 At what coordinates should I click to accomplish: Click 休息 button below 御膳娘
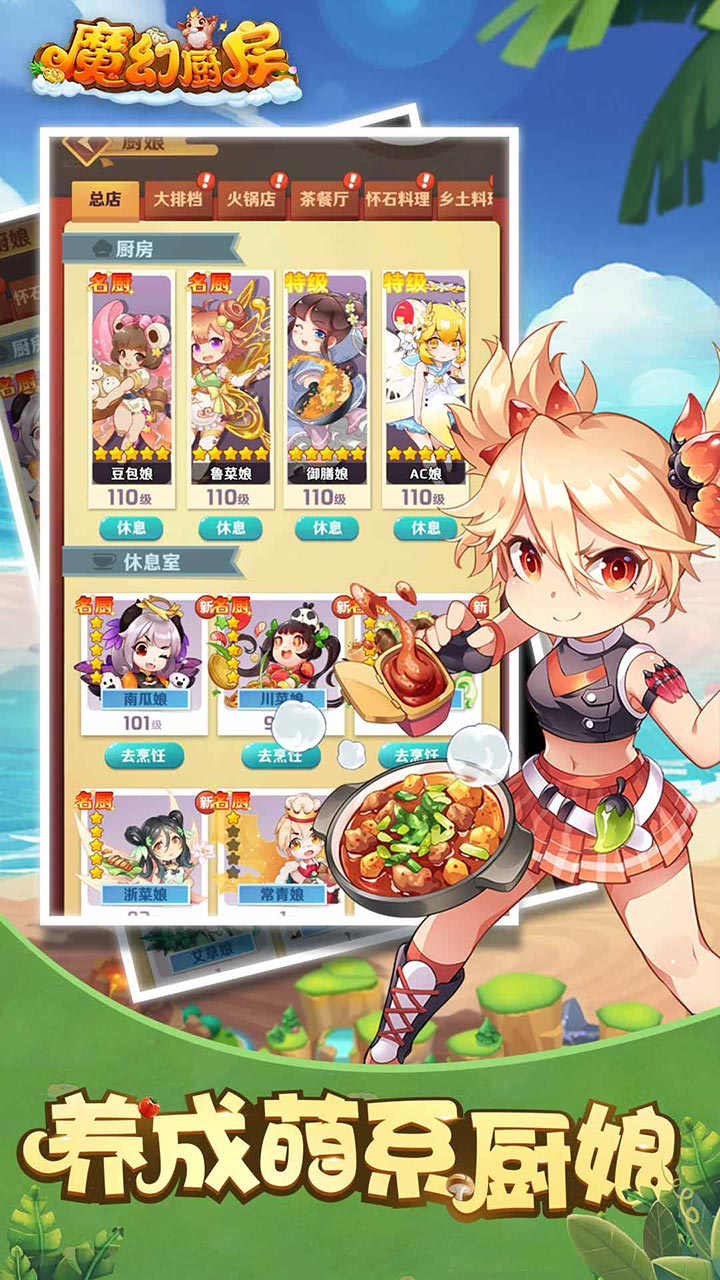tap(326, 528)
